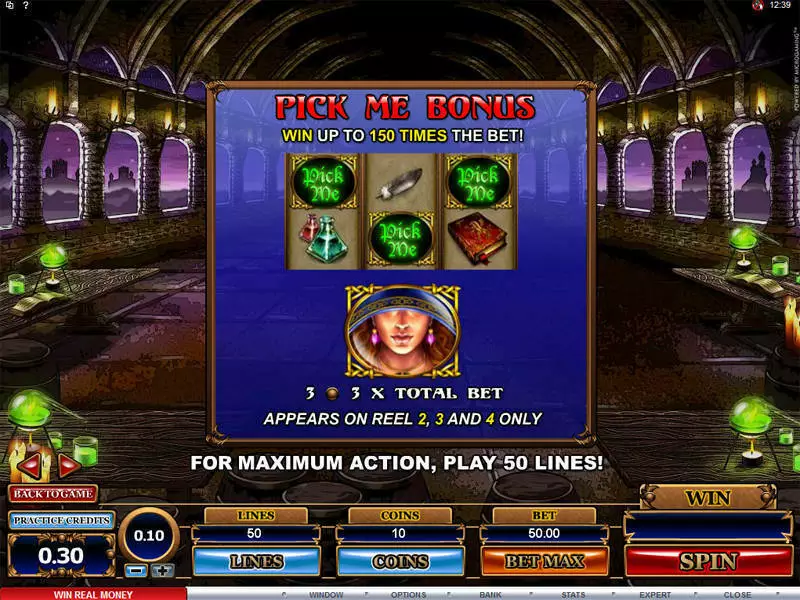Click the Win Real Money banner

point(93,594)
